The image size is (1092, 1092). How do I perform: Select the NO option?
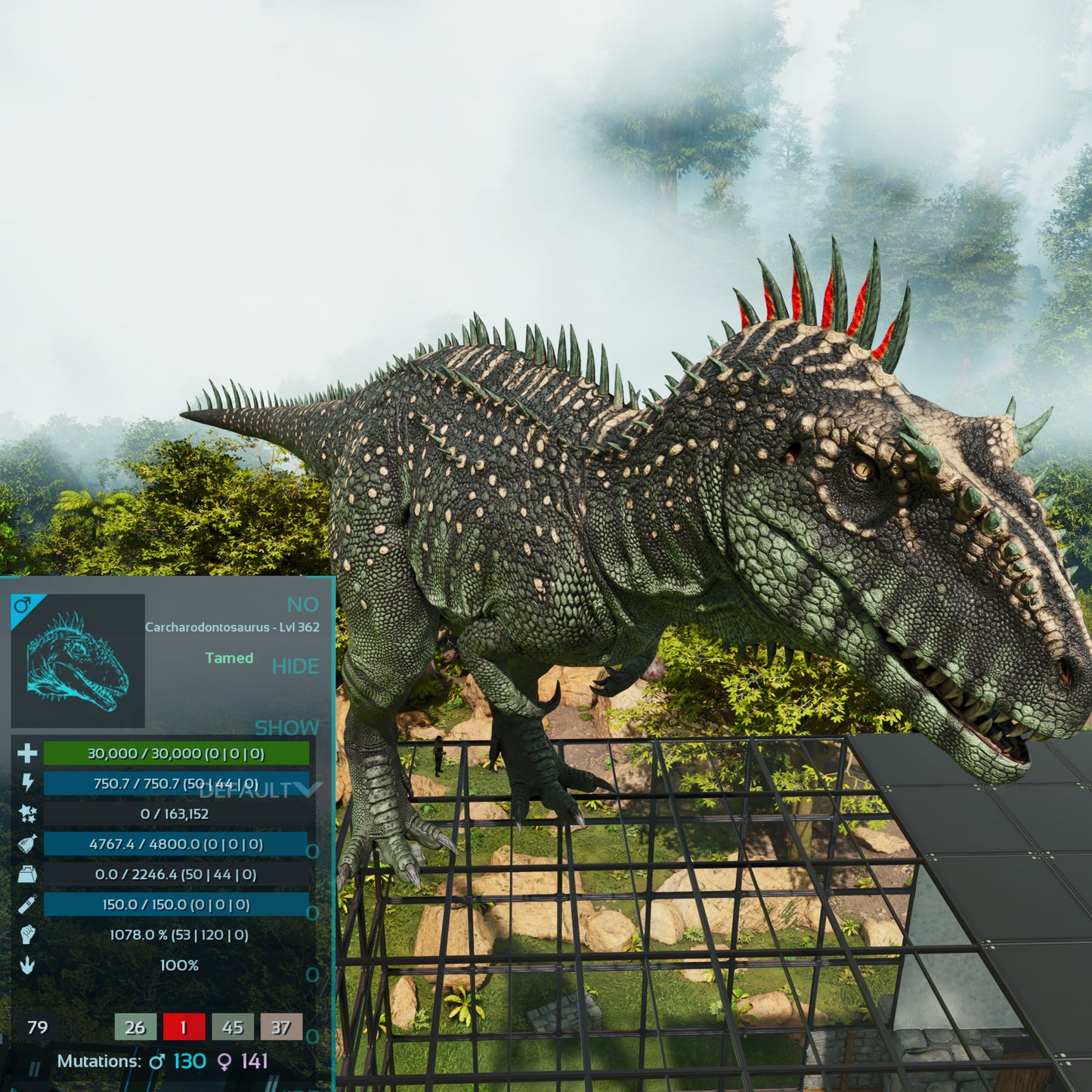pos(302,605)
